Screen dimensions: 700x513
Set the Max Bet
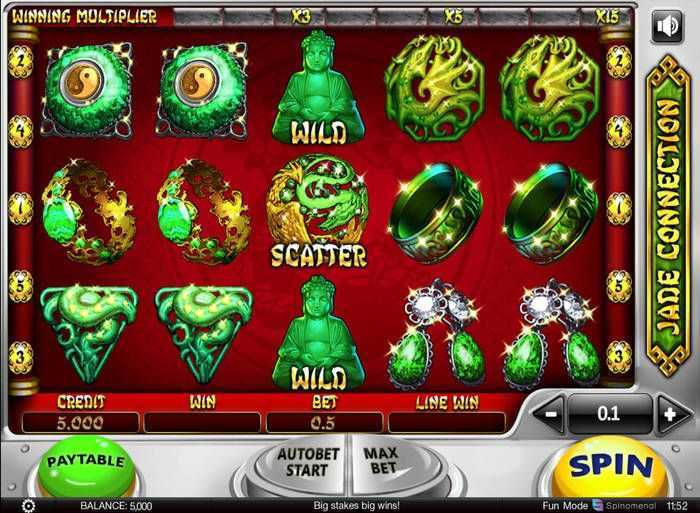click(x=379, y=461)
